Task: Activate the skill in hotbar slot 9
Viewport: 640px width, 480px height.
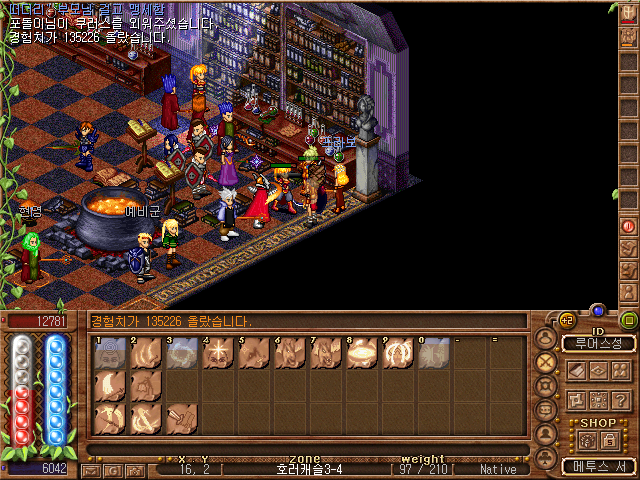Action: point(397,353)
